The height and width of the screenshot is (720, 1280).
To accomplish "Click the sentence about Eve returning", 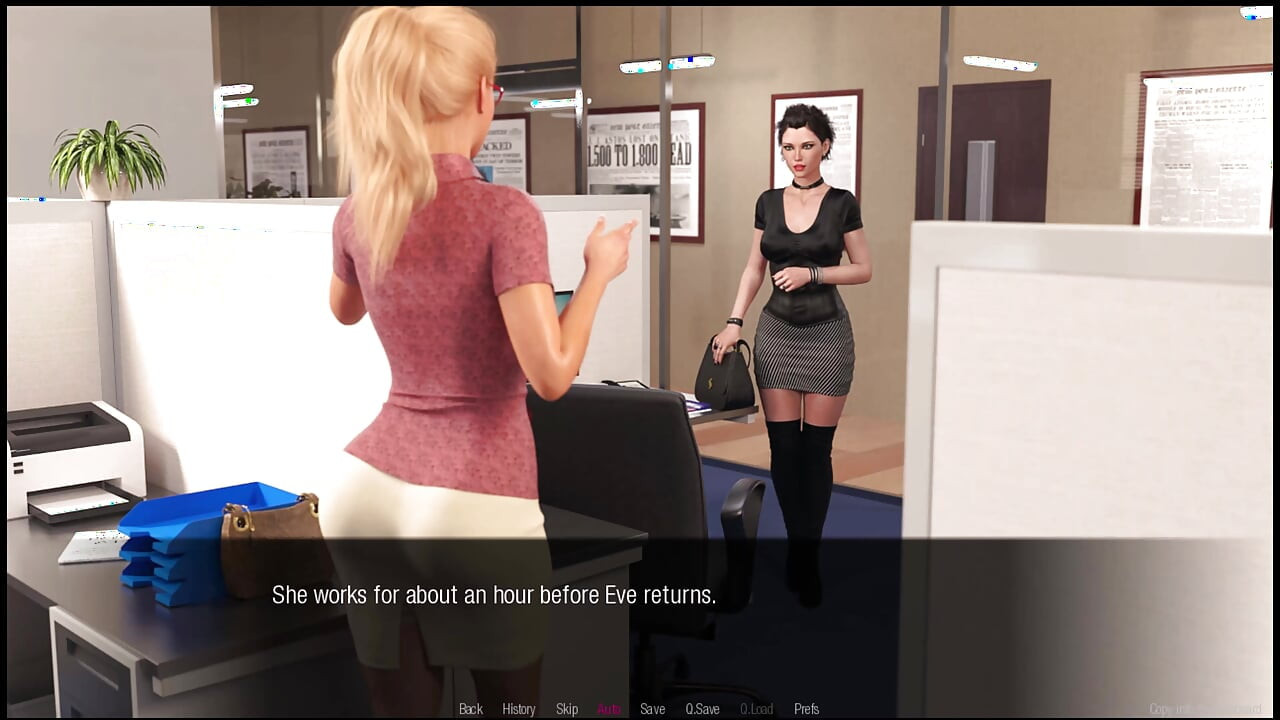I will click(x=494, y=594).
